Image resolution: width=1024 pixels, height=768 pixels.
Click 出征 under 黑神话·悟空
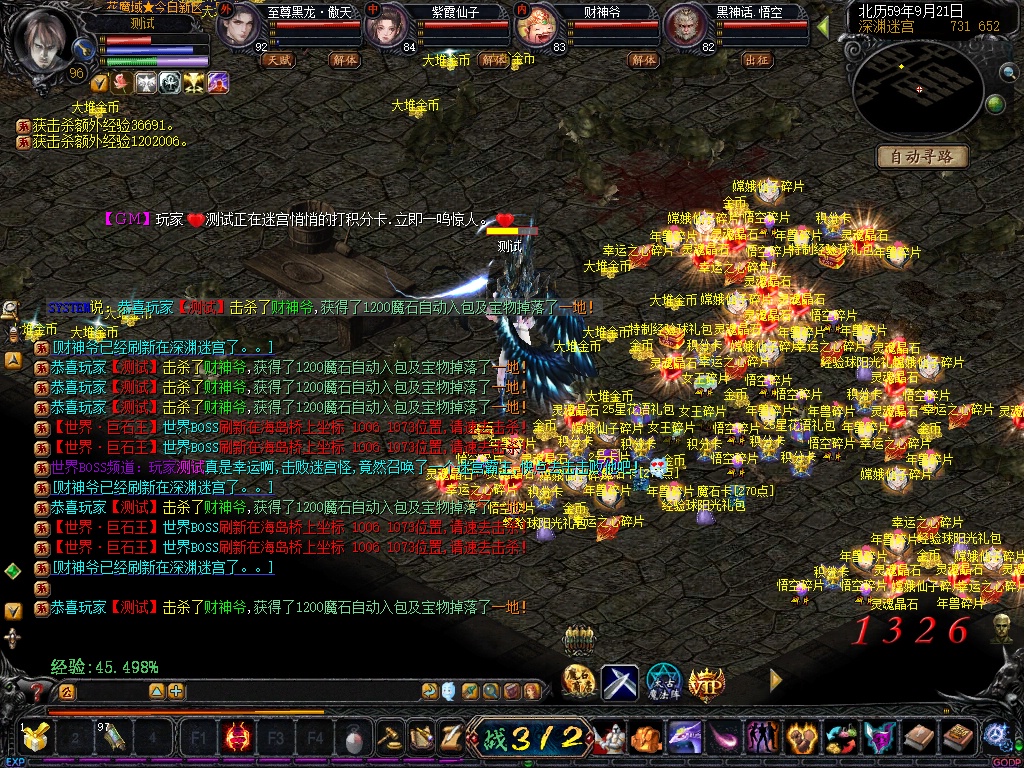(758, 60)
